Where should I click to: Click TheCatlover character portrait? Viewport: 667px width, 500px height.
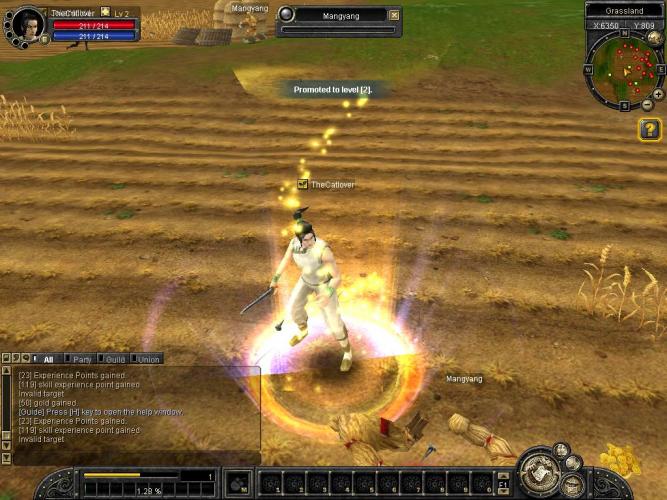pos(29,24)
